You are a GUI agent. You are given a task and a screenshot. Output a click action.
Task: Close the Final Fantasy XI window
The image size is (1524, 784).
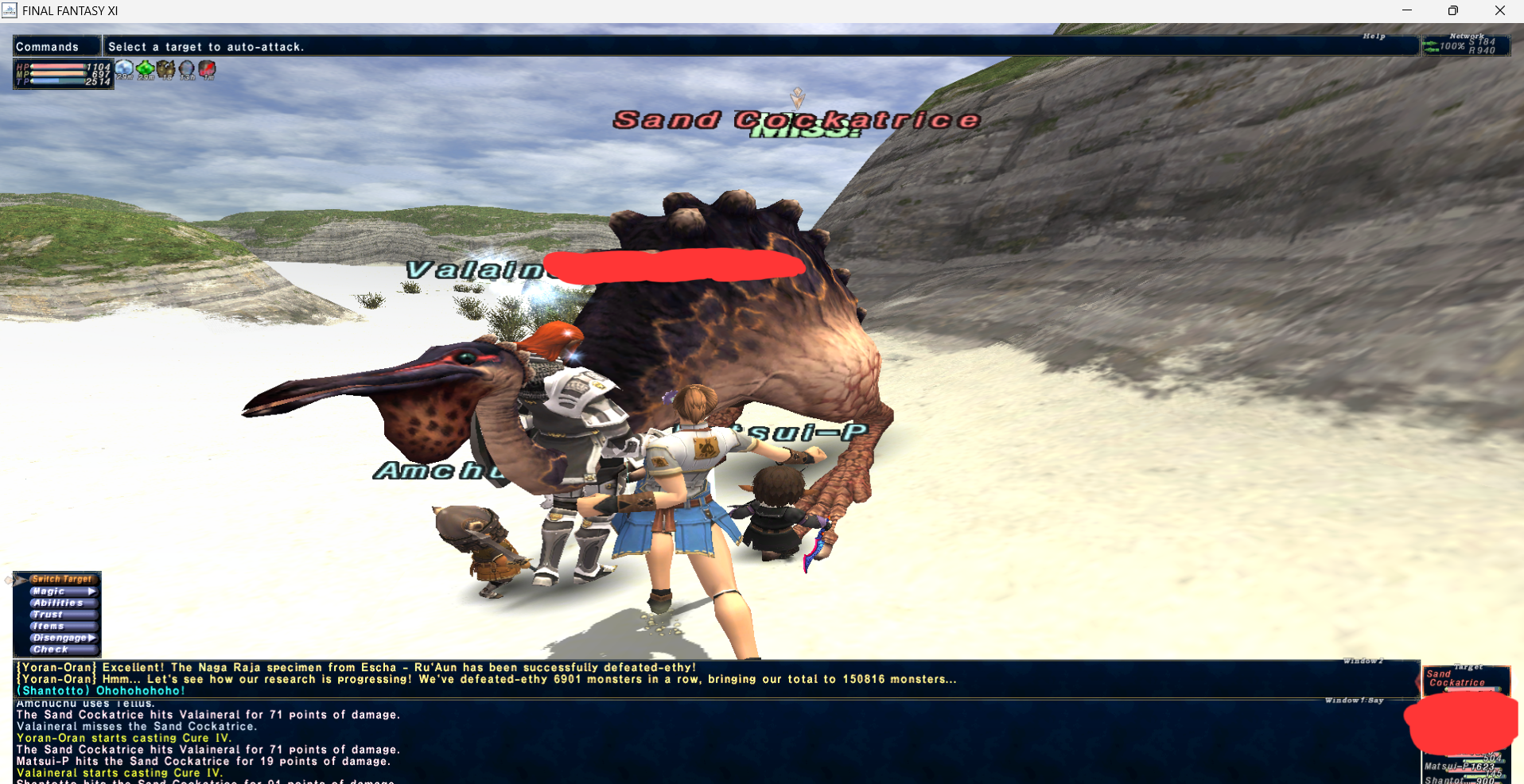point(1499,10)
